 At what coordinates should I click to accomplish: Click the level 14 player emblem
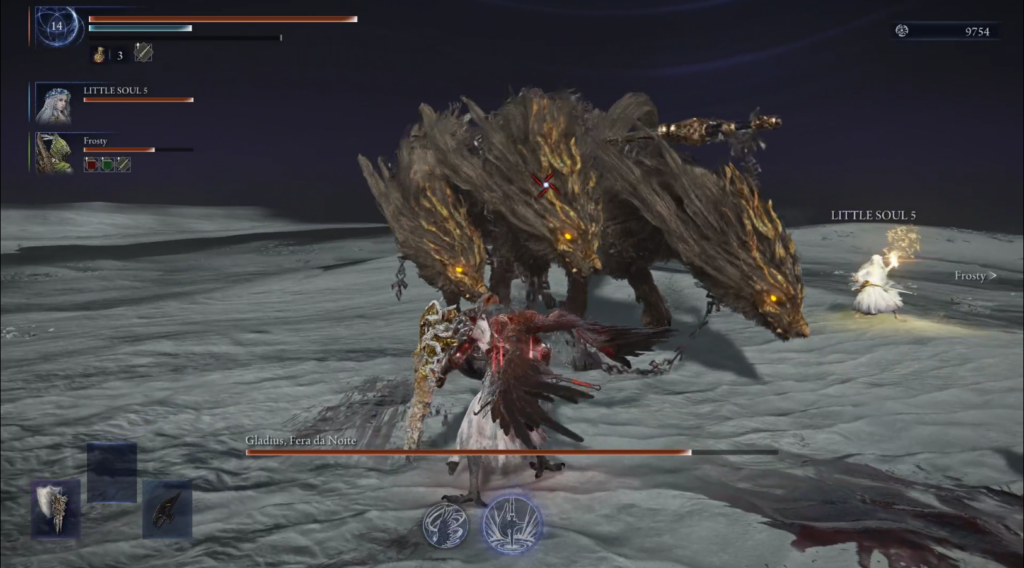pos(57,26)
